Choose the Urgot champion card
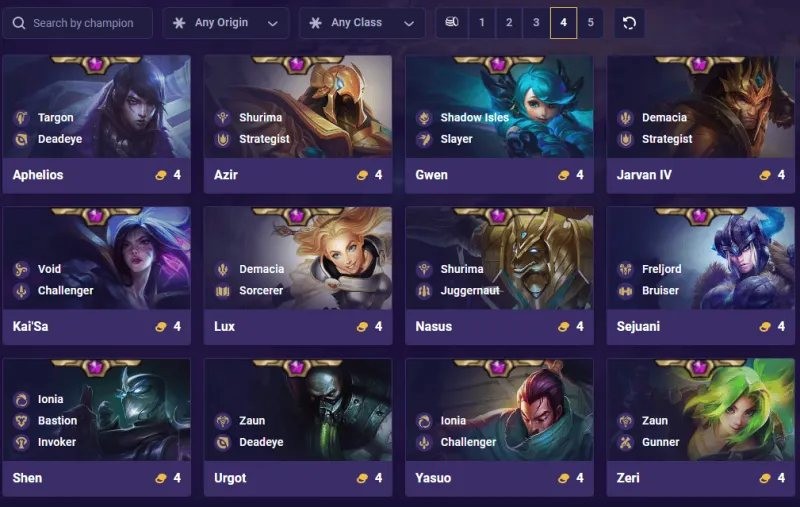 click(x=298, y=427)
